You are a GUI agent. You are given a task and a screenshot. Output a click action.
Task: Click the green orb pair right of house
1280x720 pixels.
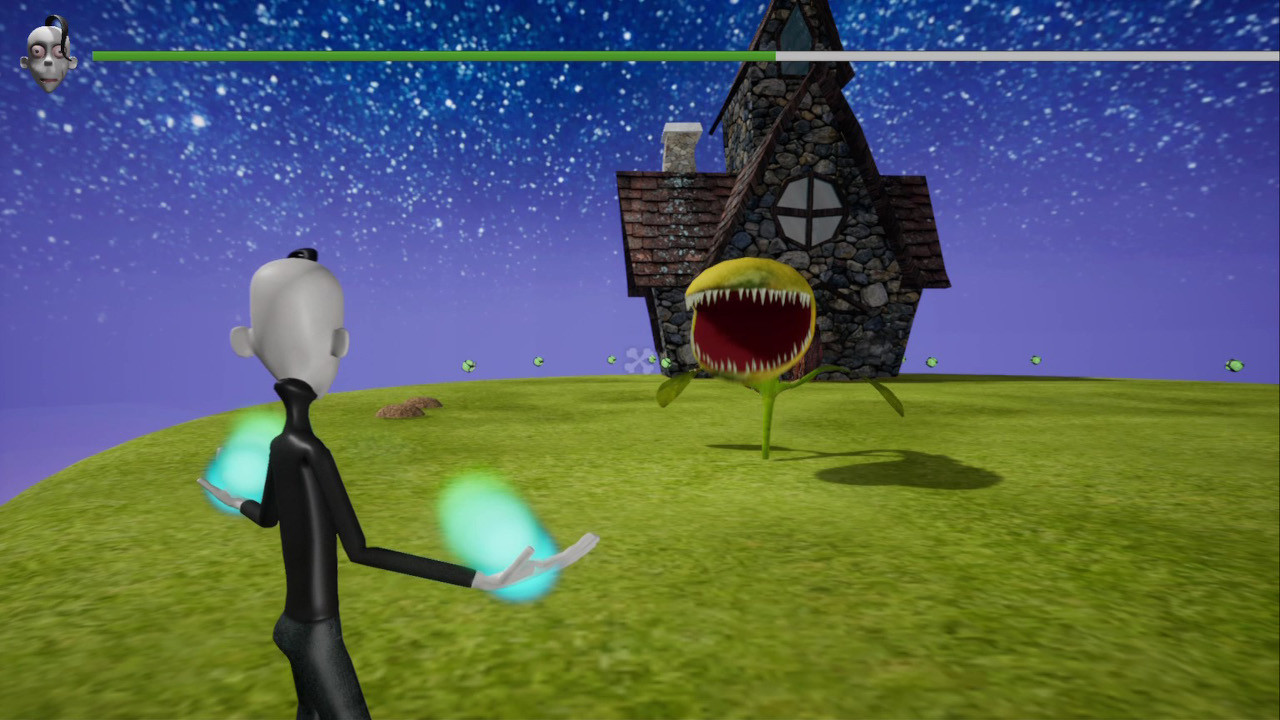pos(930,361)
